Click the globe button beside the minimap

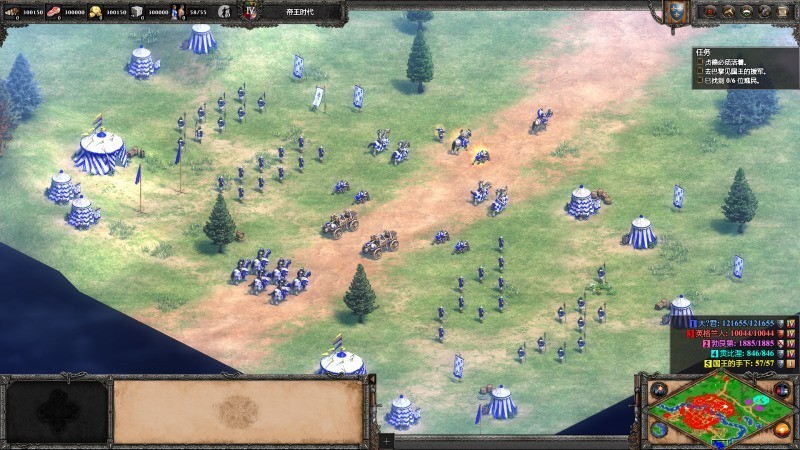pos(659,430)
